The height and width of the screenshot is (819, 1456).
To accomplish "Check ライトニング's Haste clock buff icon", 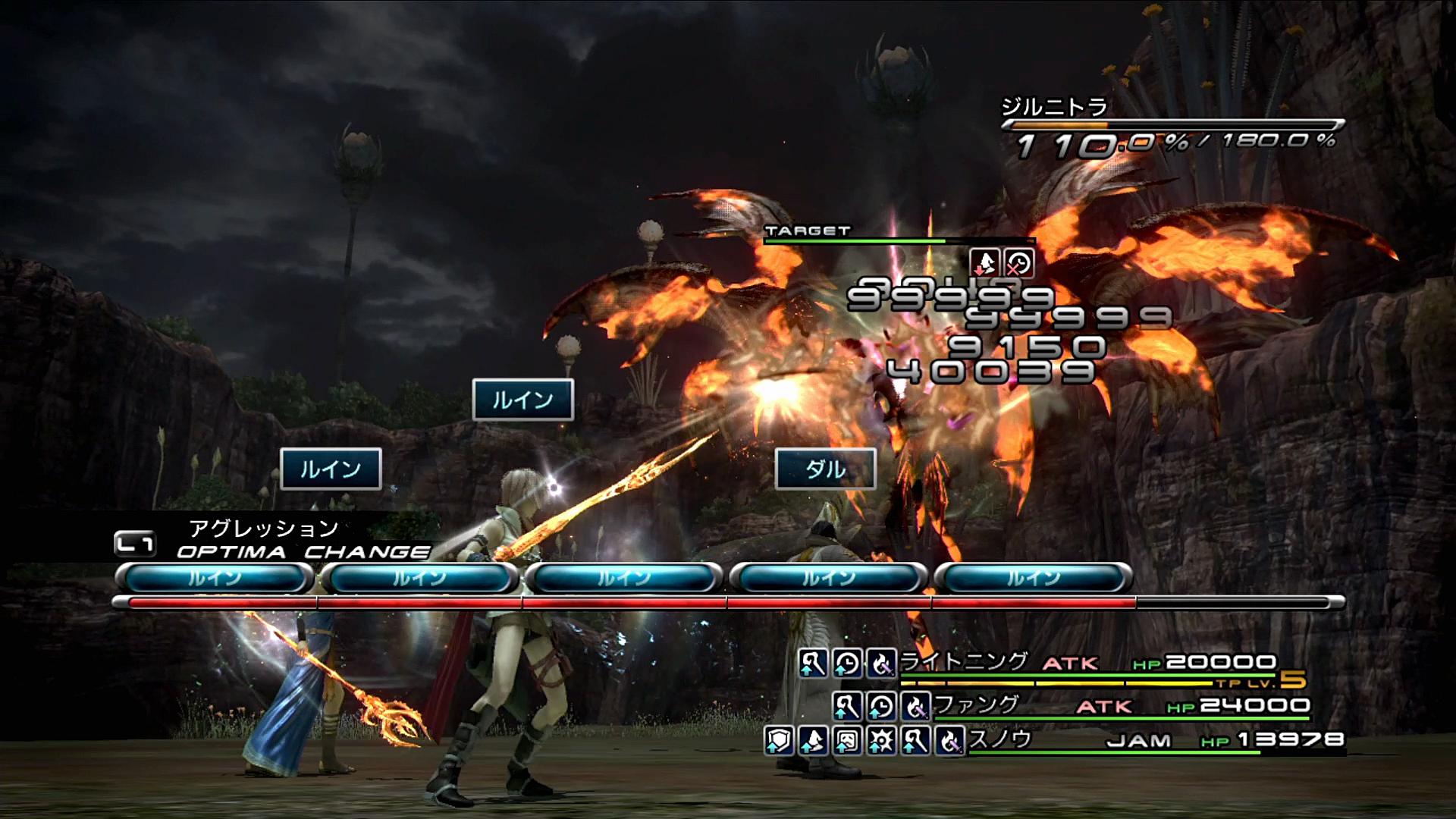I will 847,664.
